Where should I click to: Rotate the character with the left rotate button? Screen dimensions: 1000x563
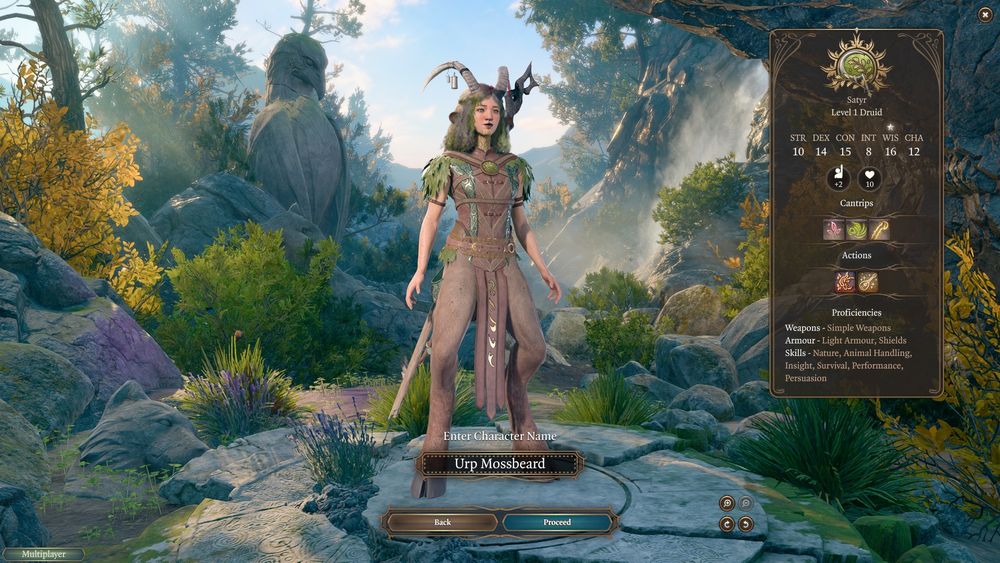pyautogui.click(x=727, y=524)
